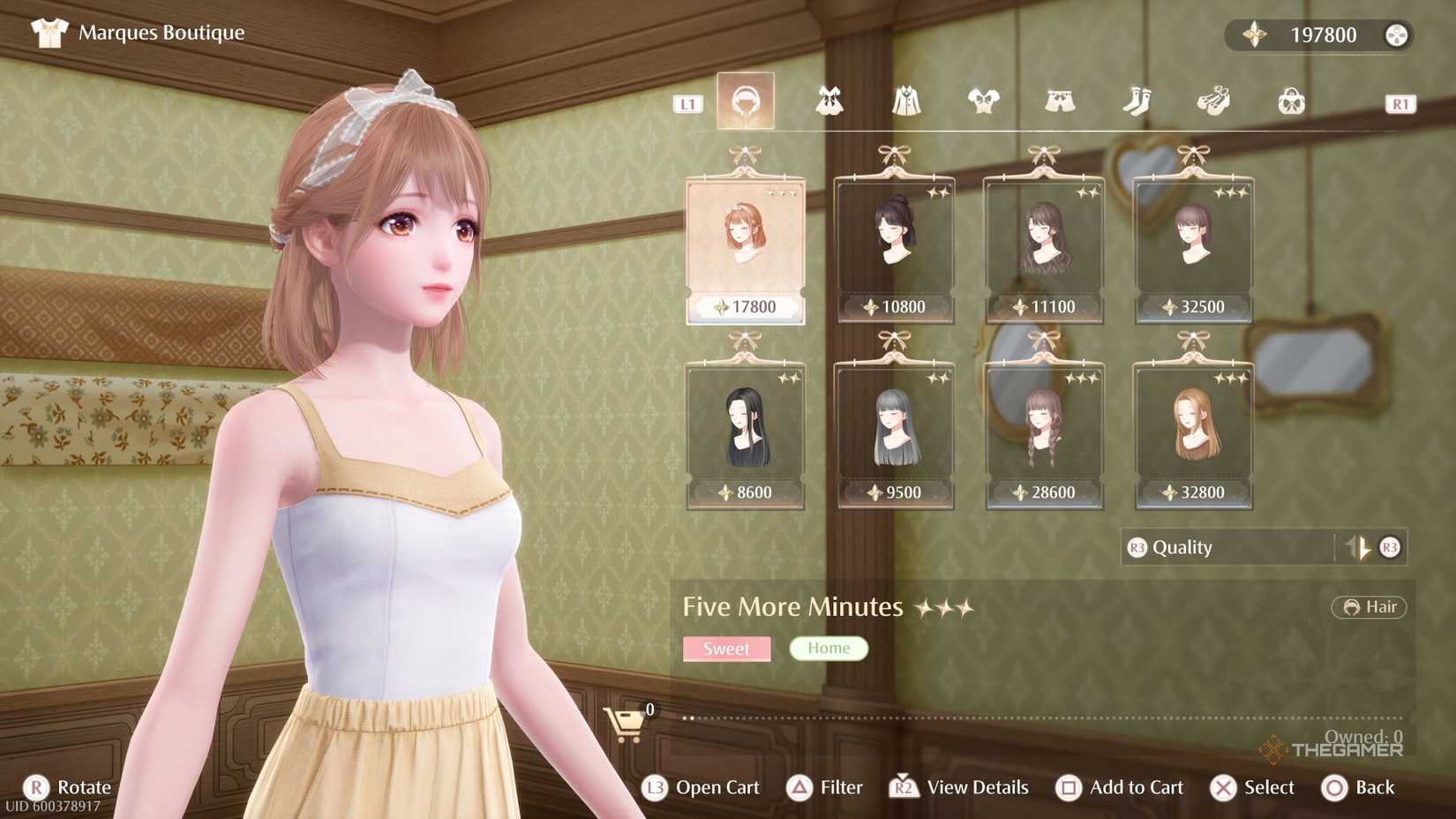Click L1 to go to previous category

[687, 104]
